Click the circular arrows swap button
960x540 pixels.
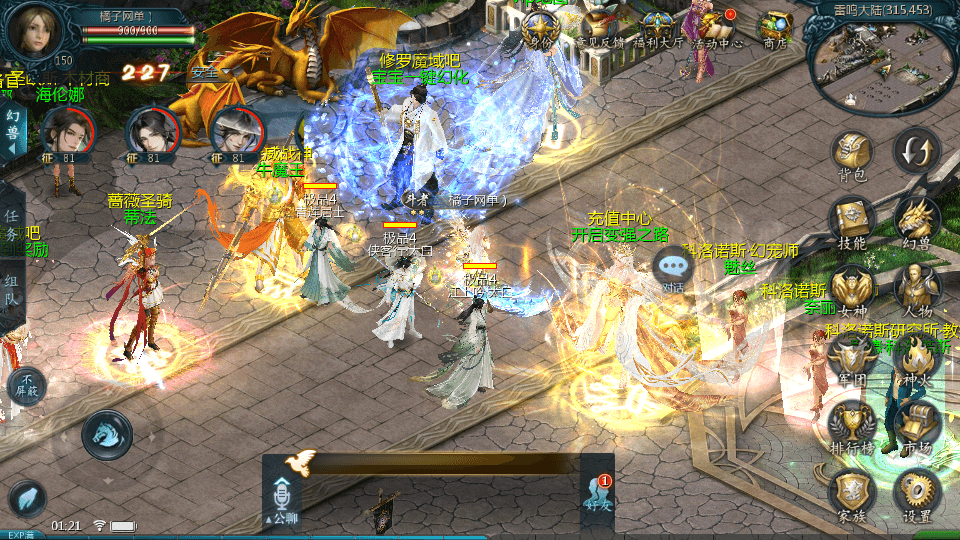(916, 152)
